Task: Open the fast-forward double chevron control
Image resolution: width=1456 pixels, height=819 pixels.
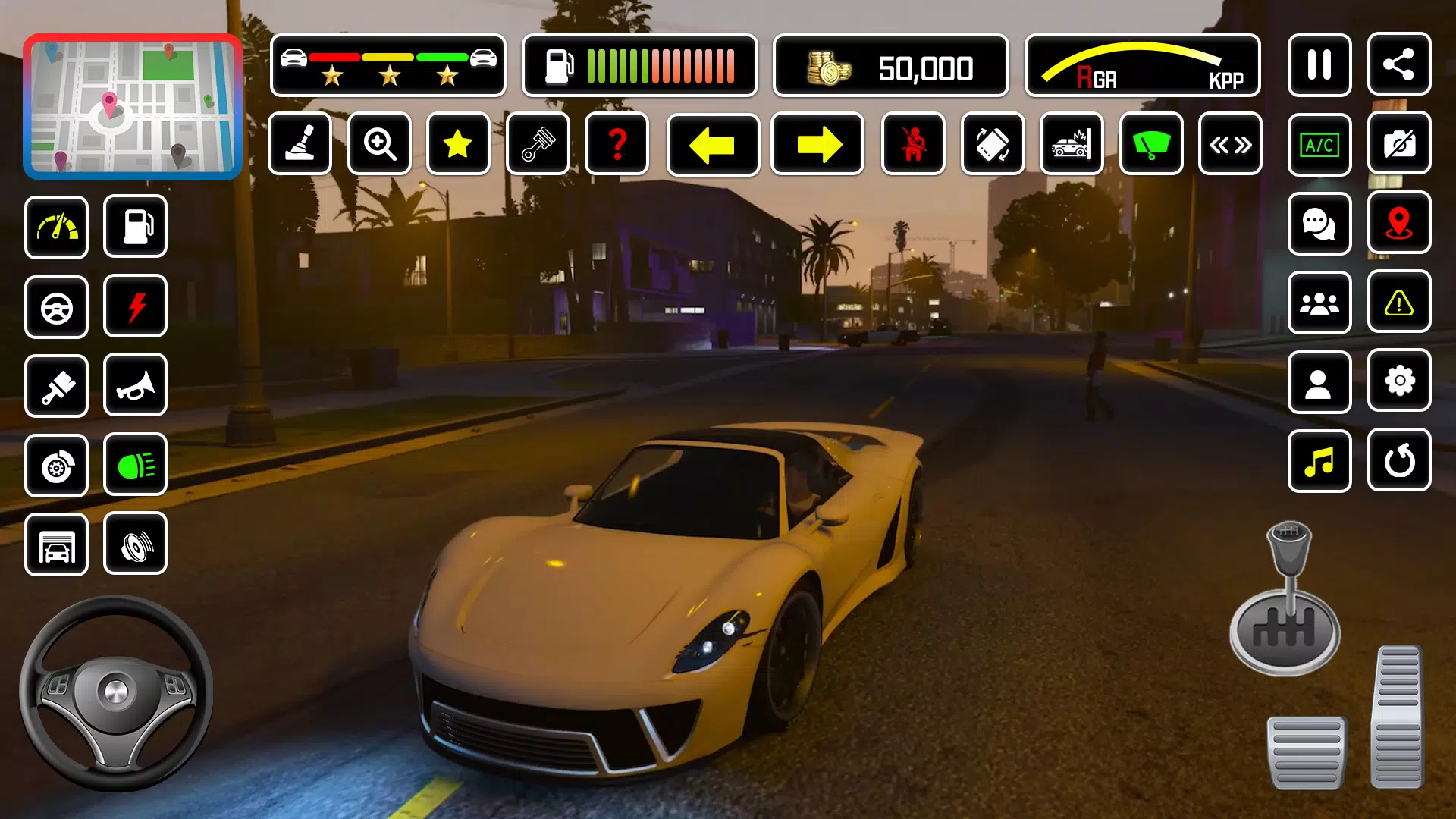Action: point(1229,144)
